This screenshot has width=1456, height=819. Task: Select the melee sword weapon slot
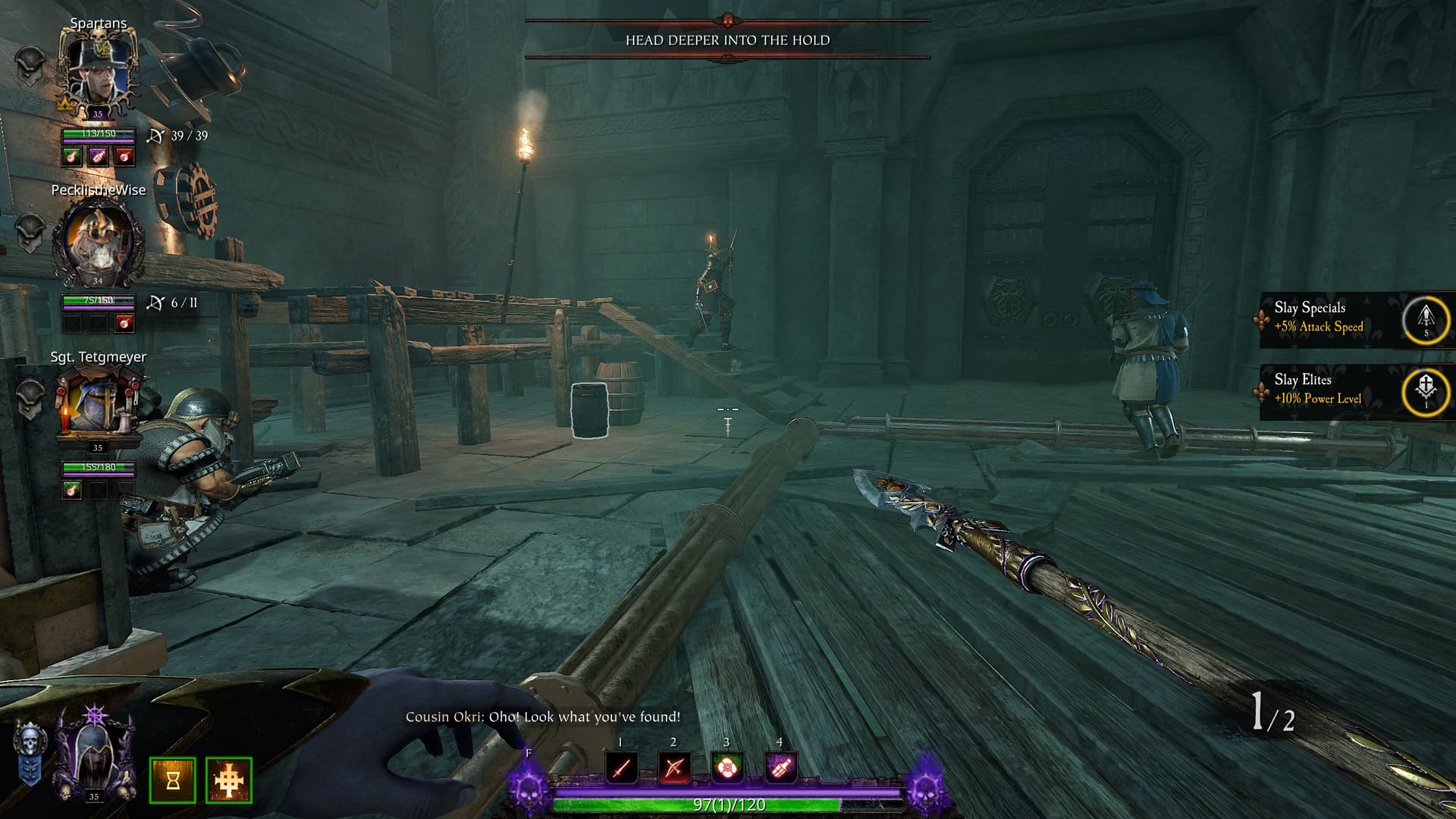(621, 767)
